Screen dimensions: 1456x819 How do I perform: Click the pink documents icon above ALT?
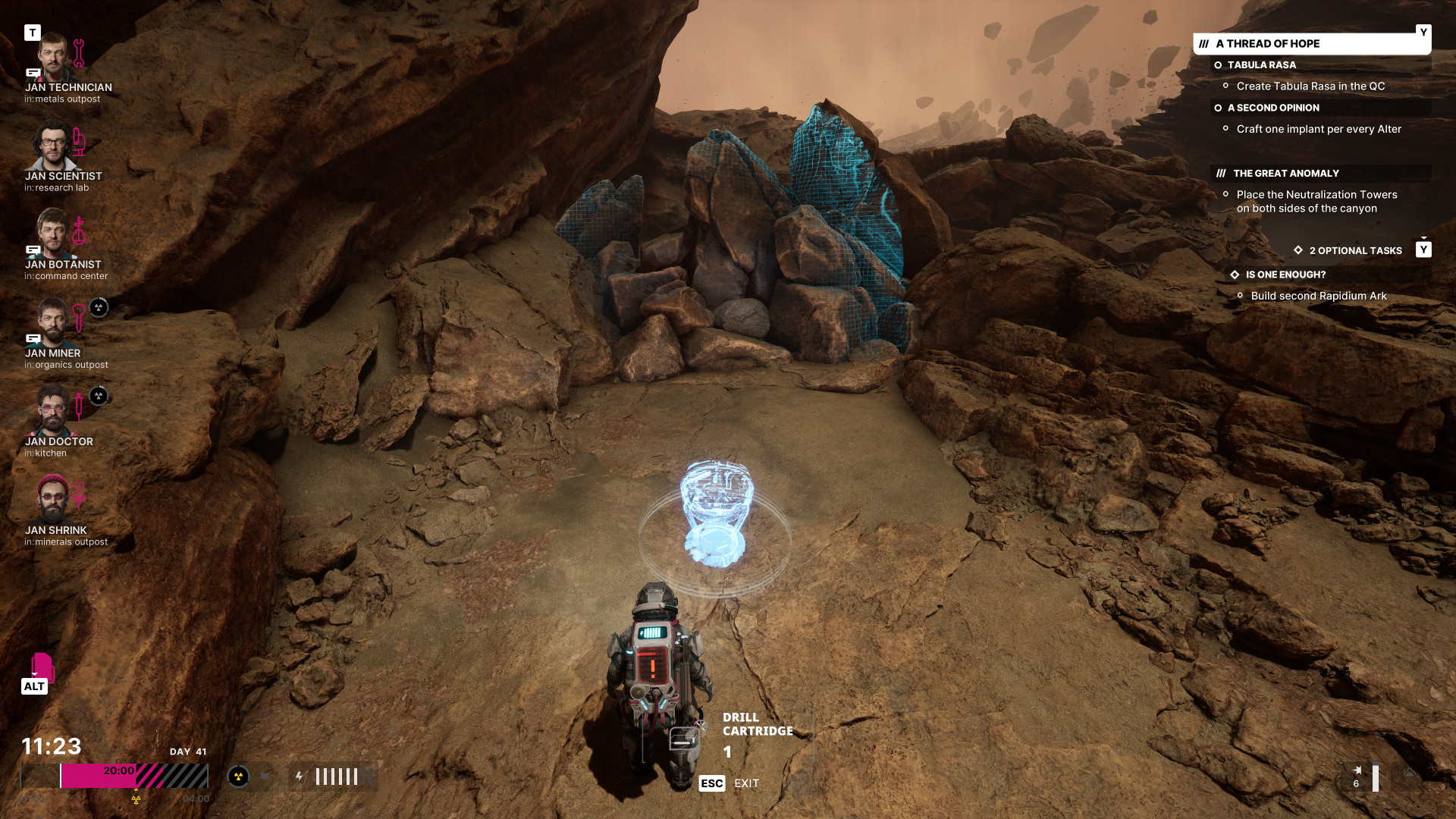pyautogui.click(x=42, y=667)
